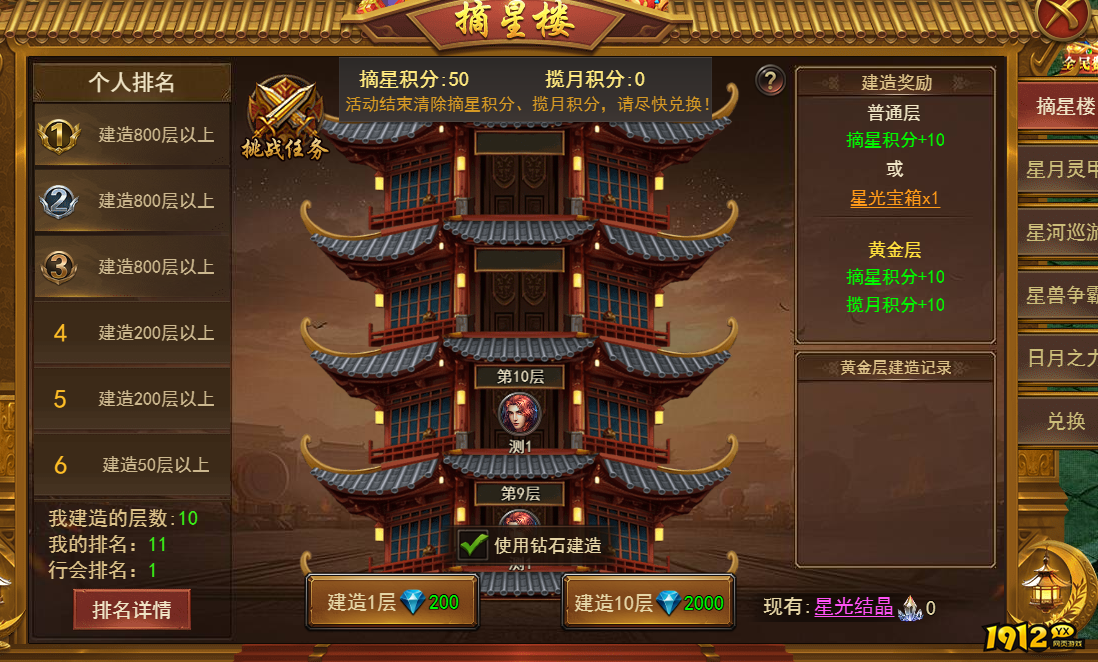Build one floor for 200 diamonds

pyautogui.click(x=392, y=602)
